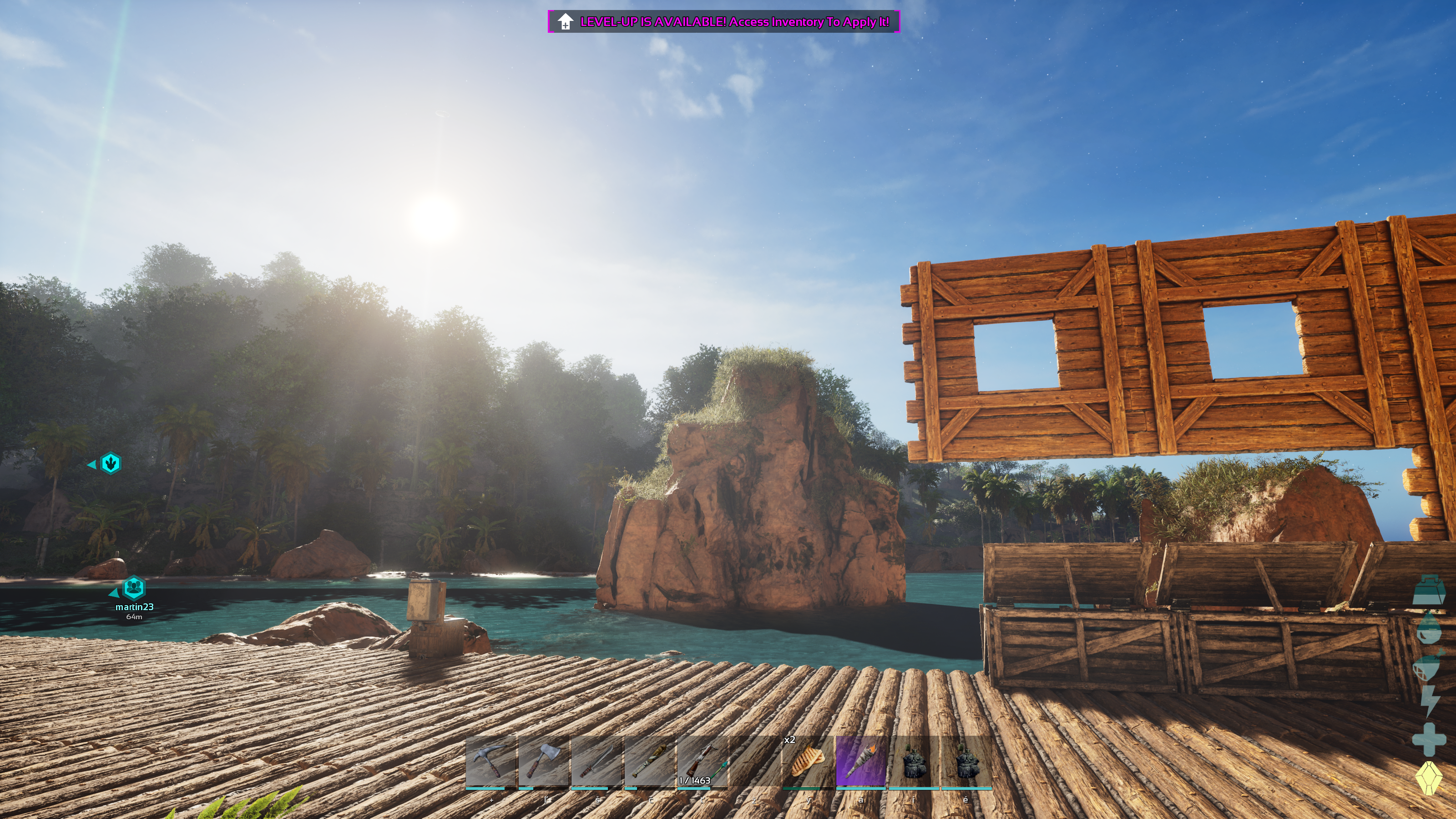Select the highlighted torch slot
The height and width of the screenshot is (819, 1456).
coord(861,761)
